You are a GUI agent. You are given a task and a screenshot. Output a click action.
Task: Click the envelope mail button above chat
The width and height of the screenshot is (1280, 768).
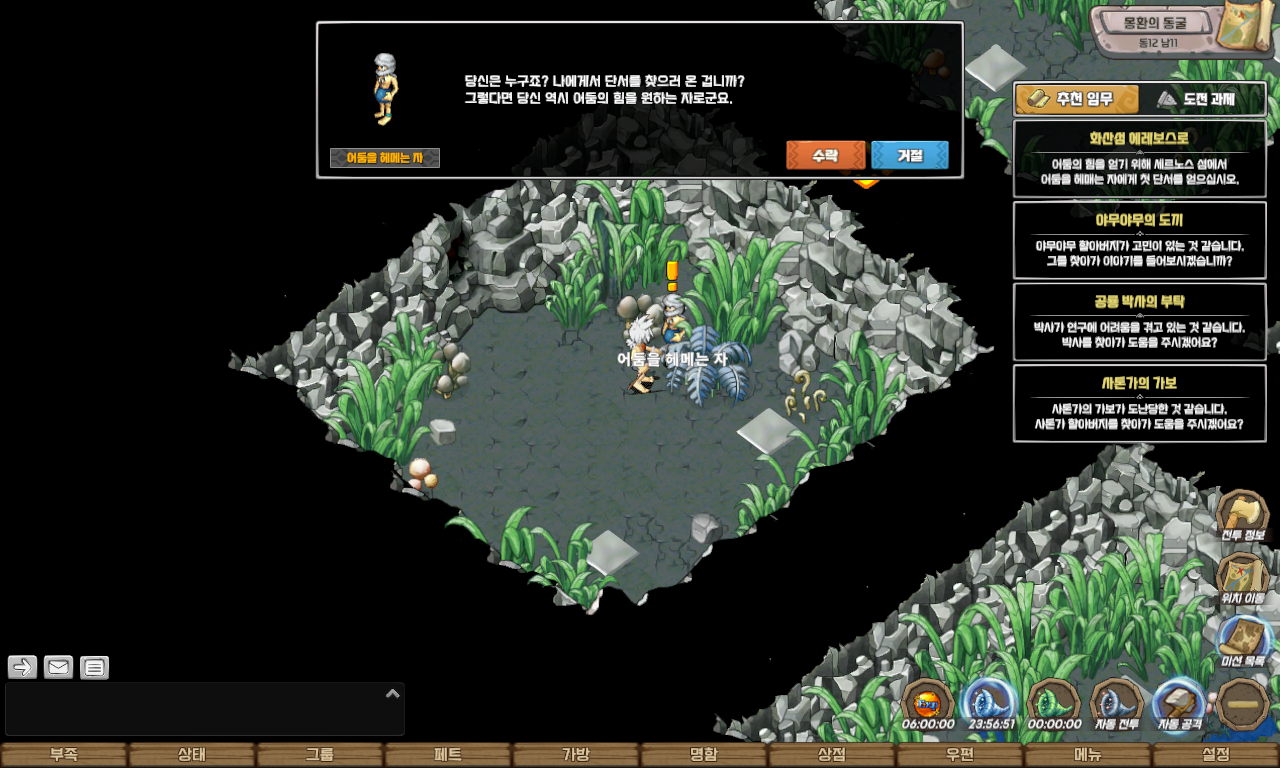tap(59, 667)
